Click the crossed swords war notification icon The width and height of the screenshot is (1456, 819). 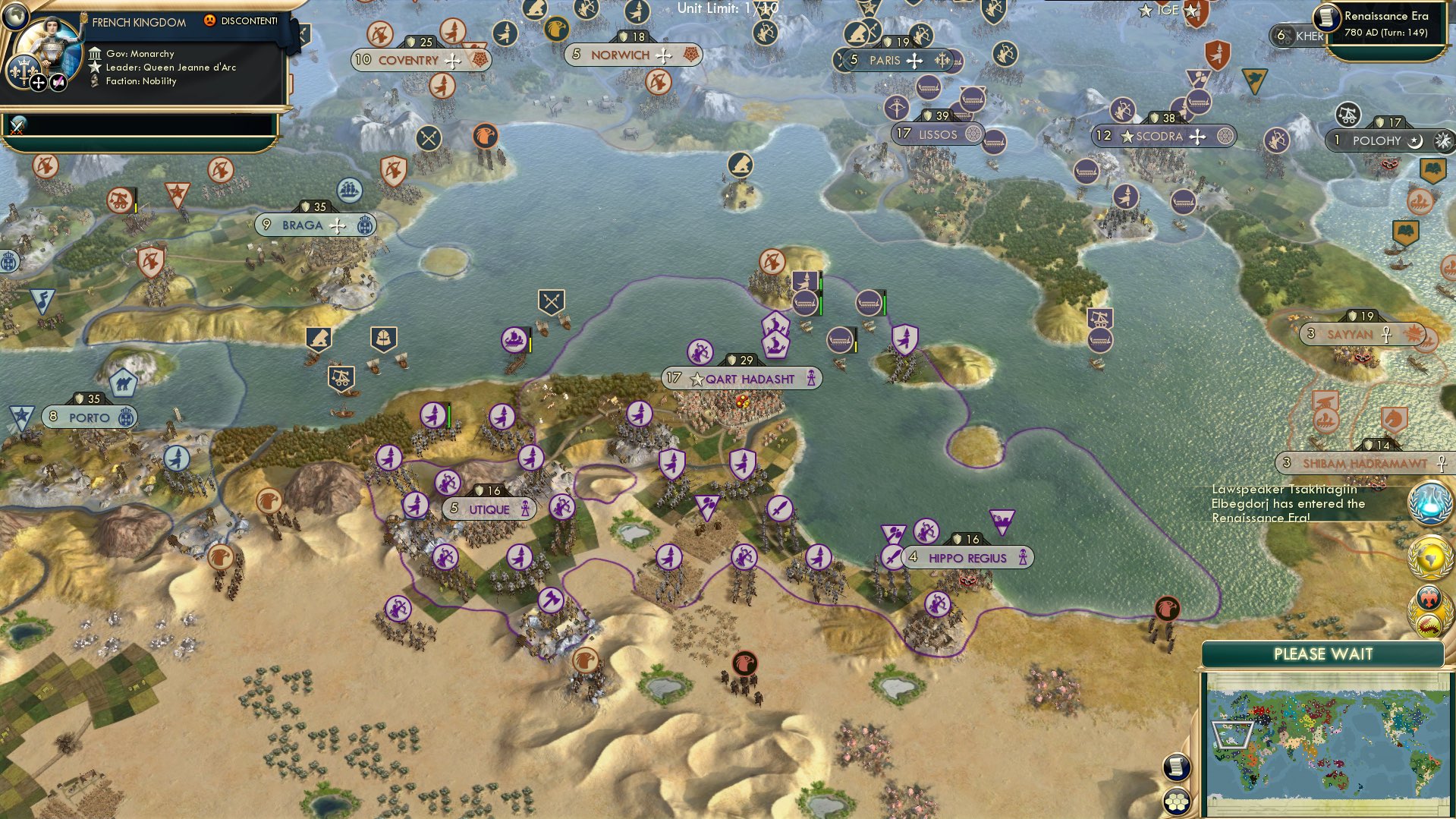click(x=16, y=127)
